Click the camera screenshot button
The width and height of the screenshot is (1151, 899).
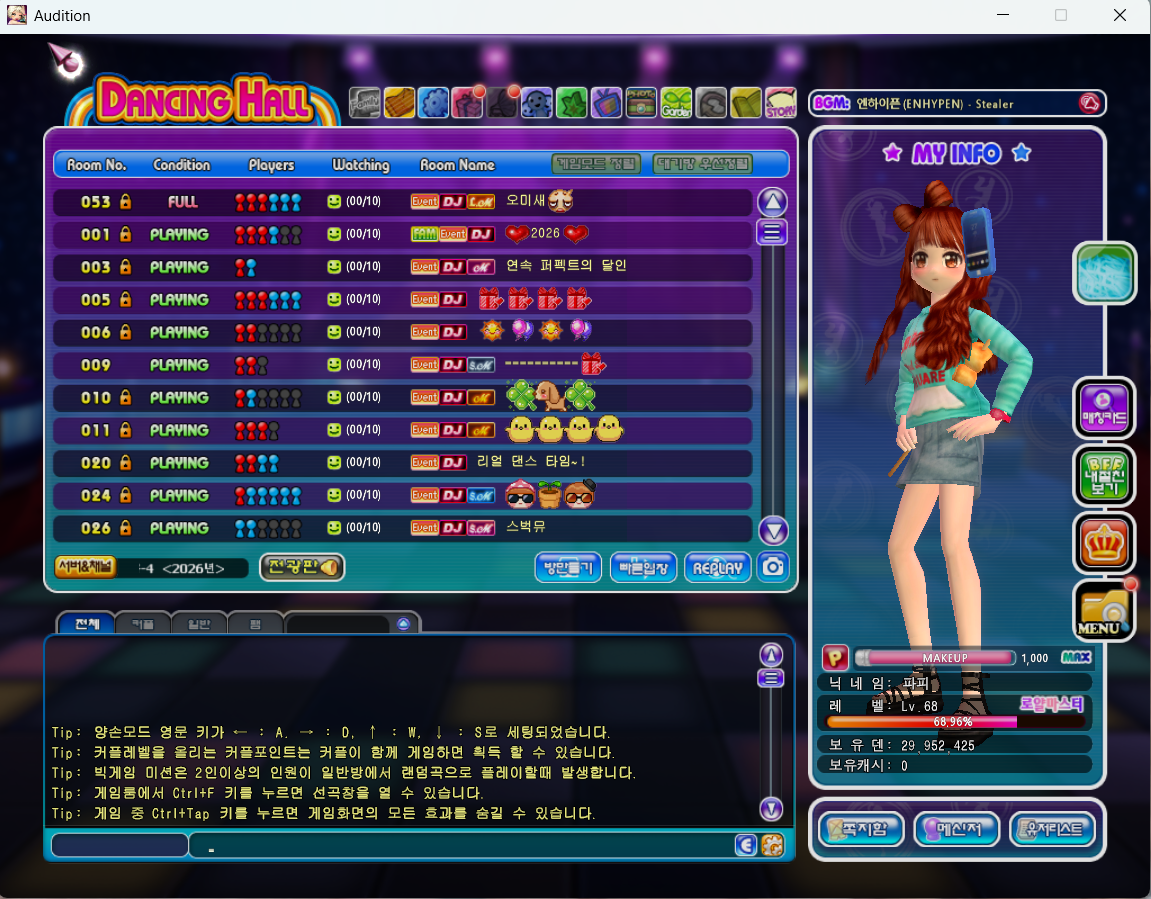click(773, 567)
